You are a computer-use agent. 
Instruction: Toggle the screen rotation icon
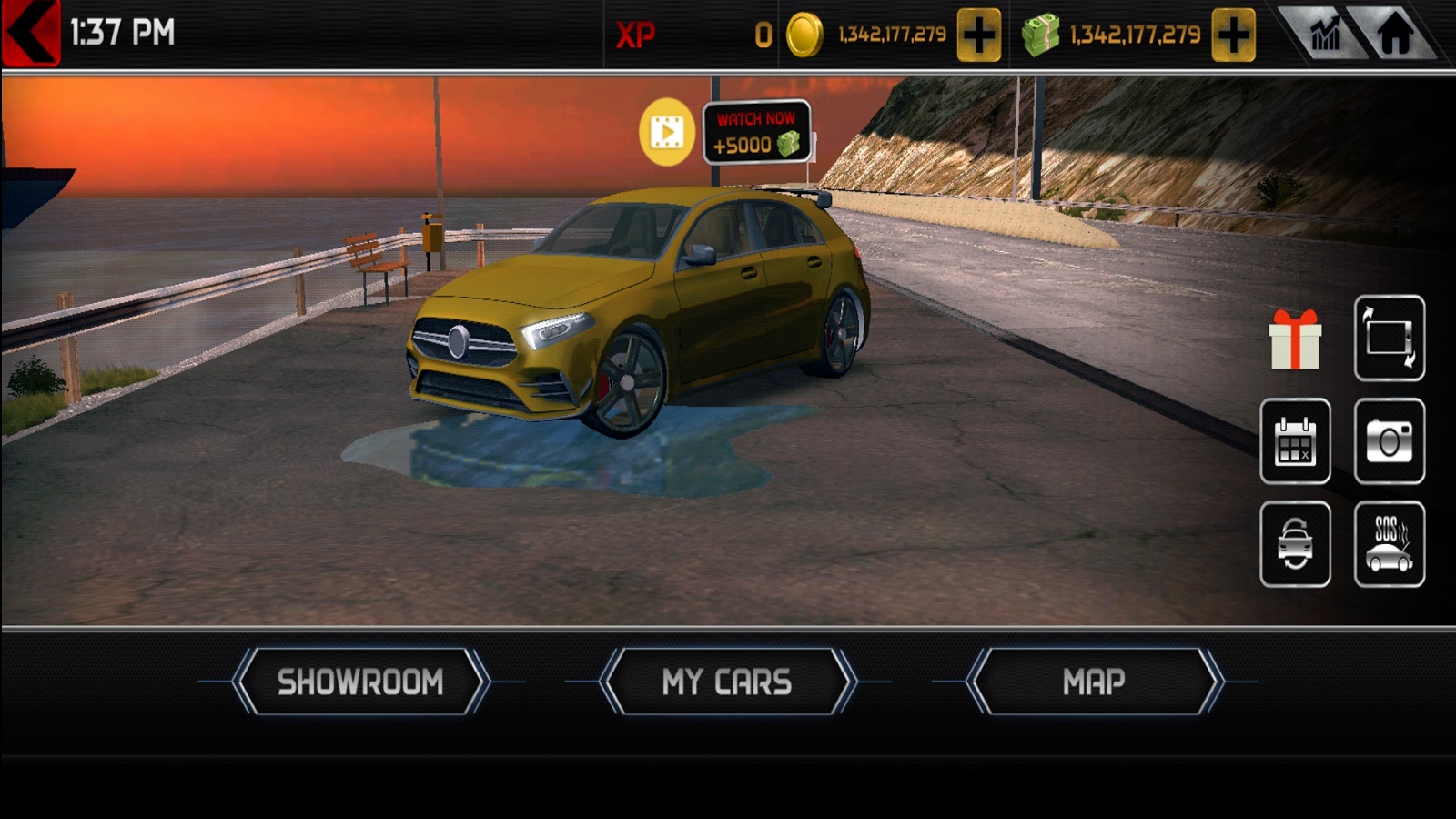click(1389, 339)
